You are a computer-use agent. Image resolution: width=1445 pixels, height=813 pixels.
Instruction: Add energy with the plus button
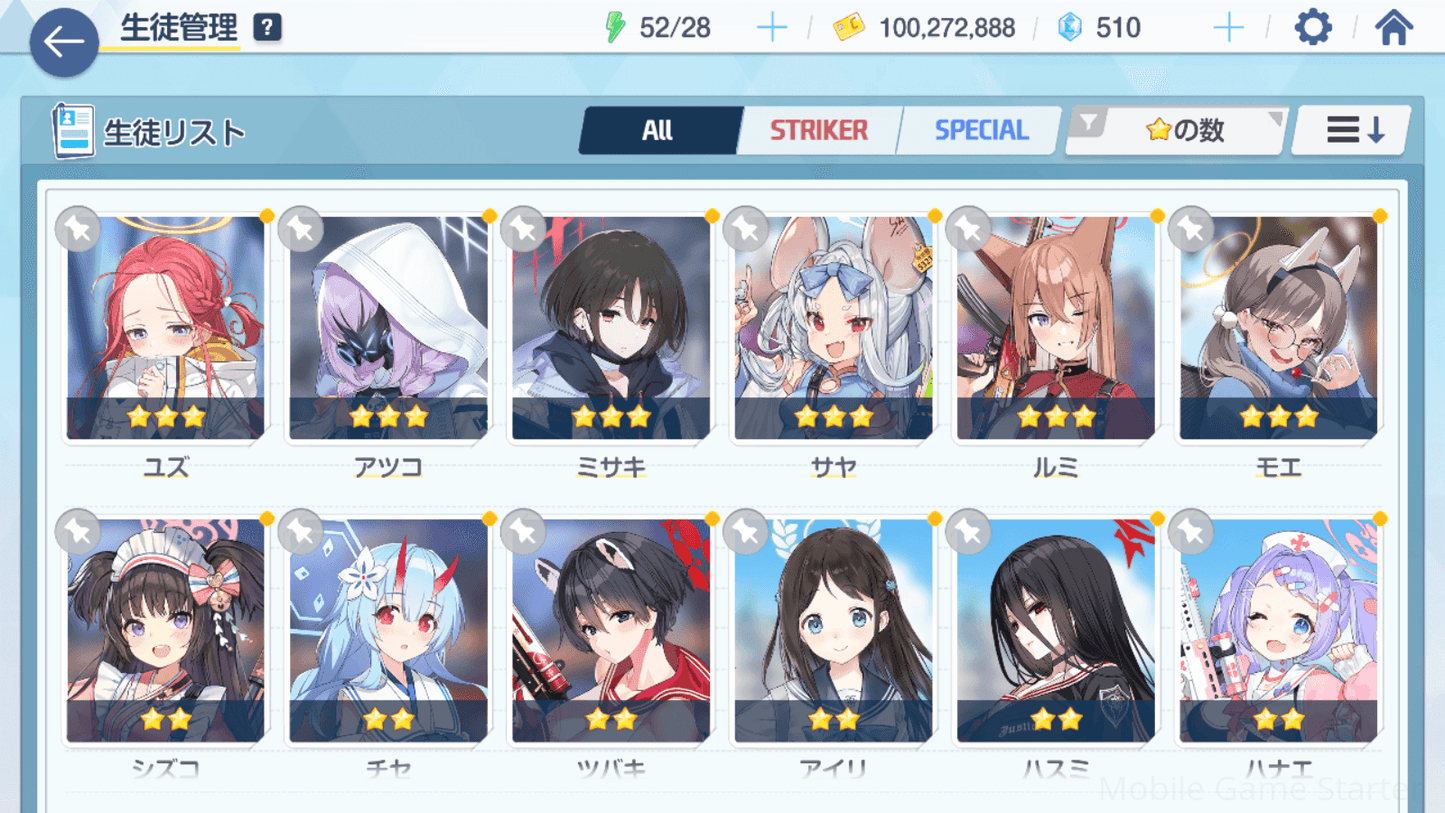coord(772,28)
